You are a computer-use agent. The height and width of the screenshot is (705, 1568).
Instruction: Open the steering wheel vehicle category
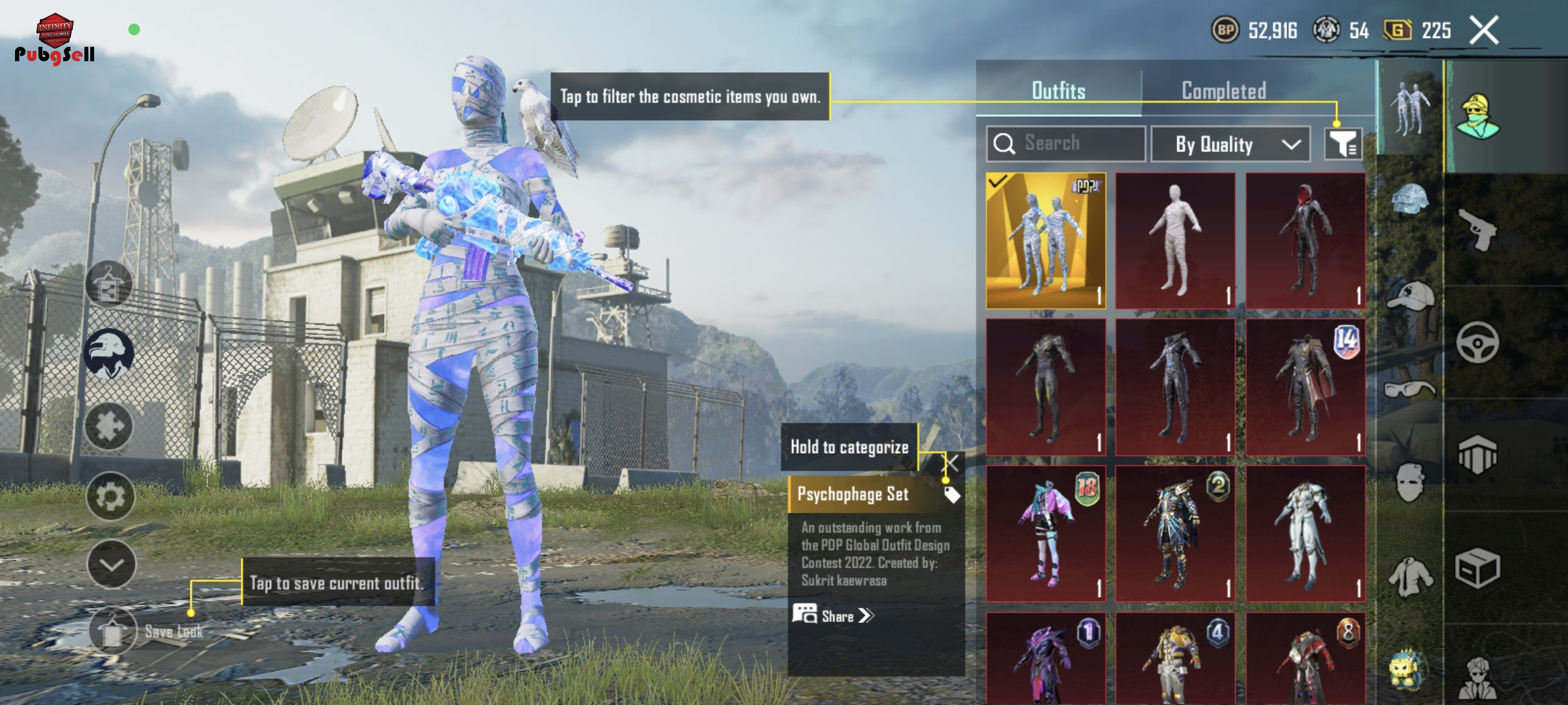(1478, 343)
